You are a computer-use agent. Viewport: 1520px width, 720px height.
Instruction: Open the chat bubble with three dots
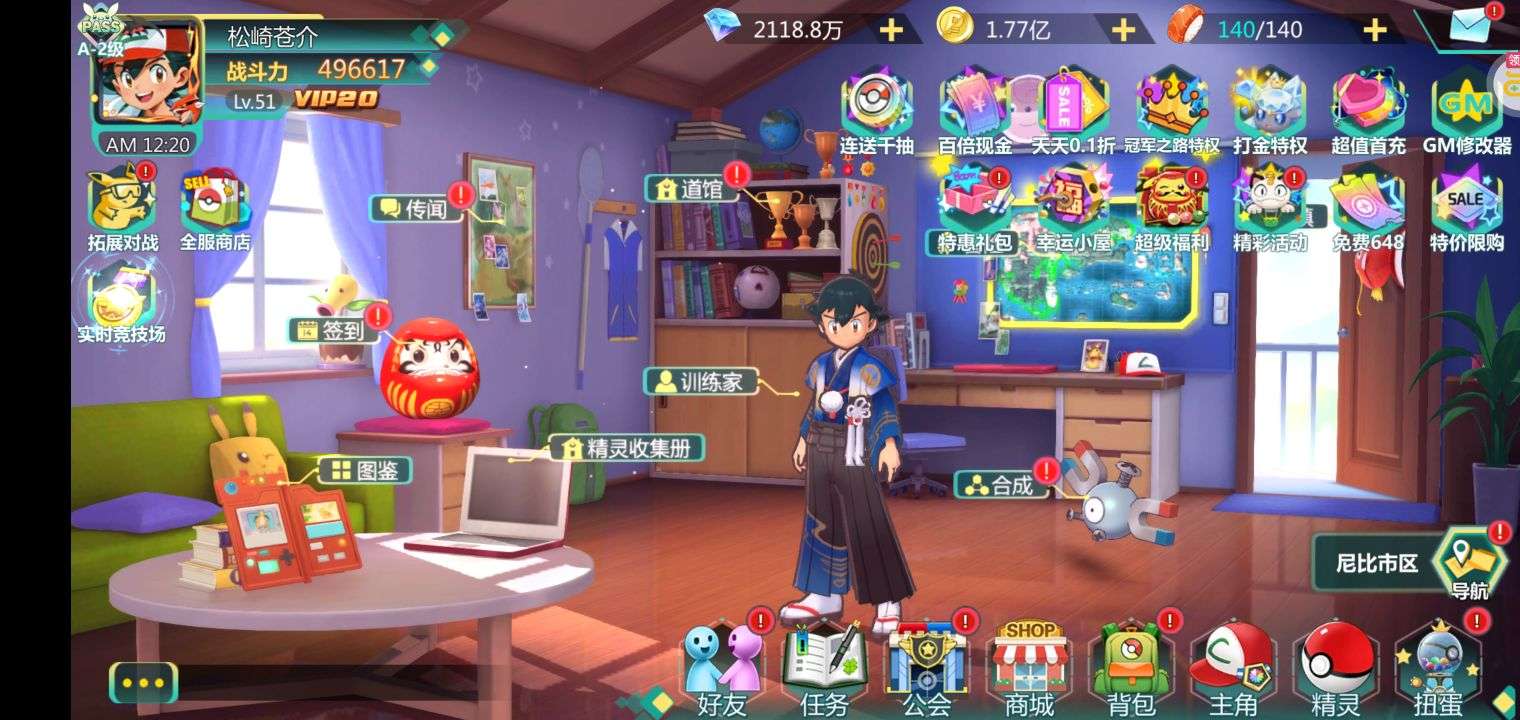tap(143, 683)
